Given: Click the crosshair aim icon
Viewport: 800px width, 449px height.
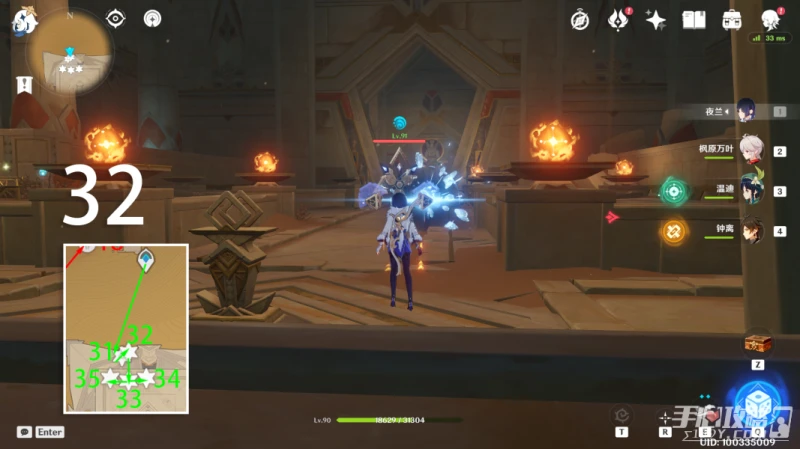Looking at the screenshot, I should (664, 417).
